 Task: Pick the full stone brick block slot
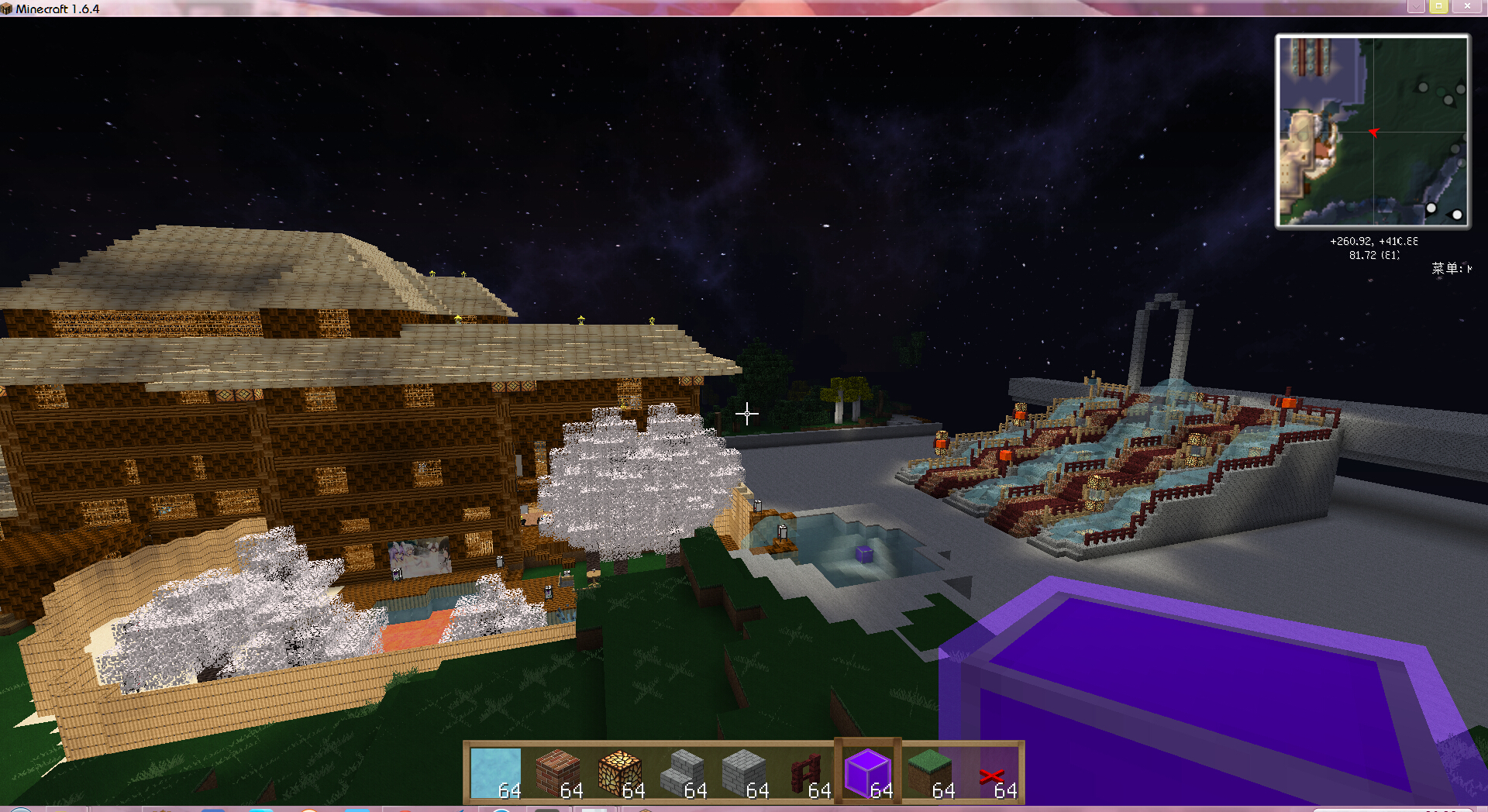pyautogui.click(x=744, y=772)
